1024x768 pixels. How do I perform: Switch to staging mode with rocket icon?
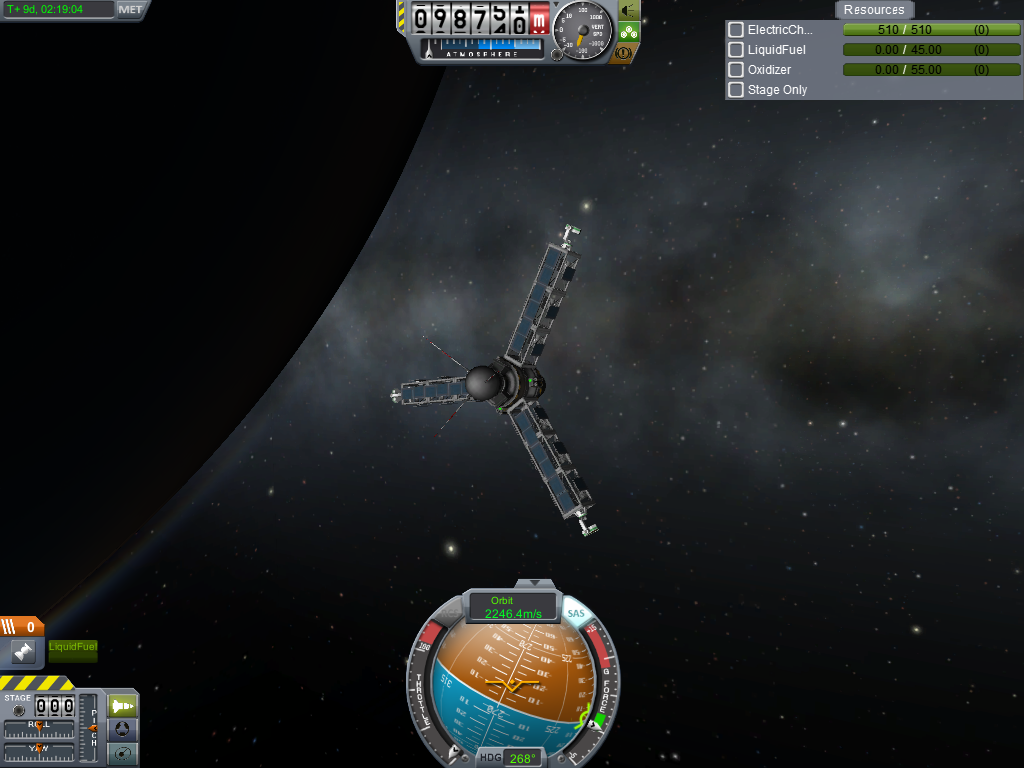tap(123, 706)
